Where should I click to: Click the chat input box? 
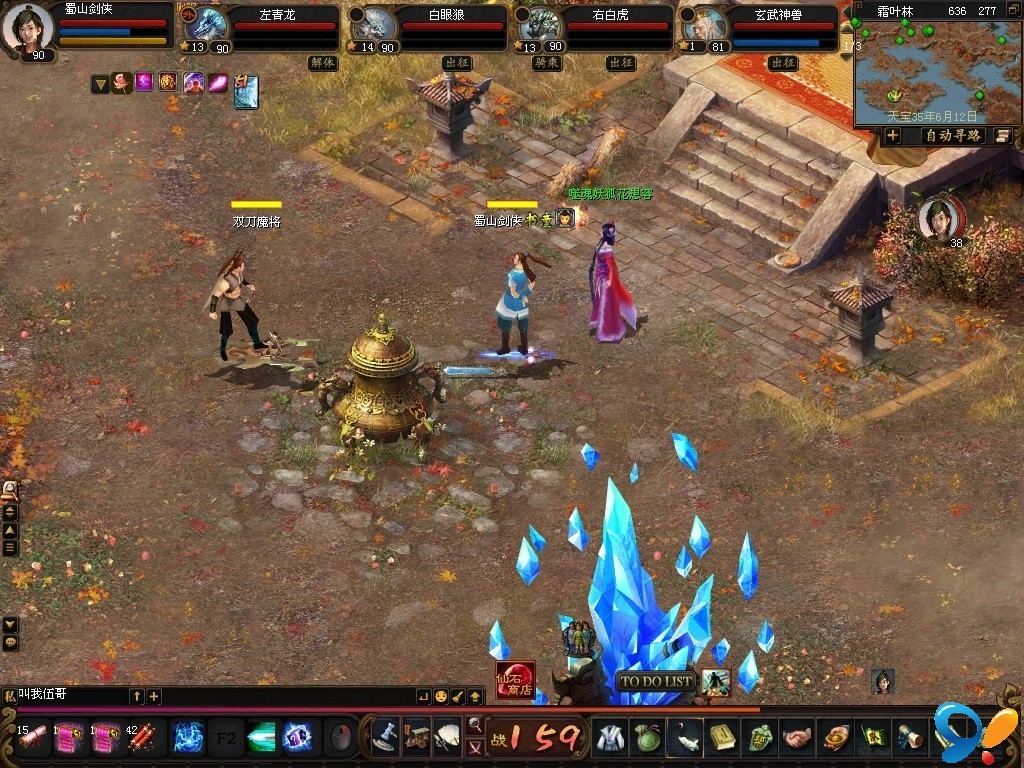tap(70, 695)
